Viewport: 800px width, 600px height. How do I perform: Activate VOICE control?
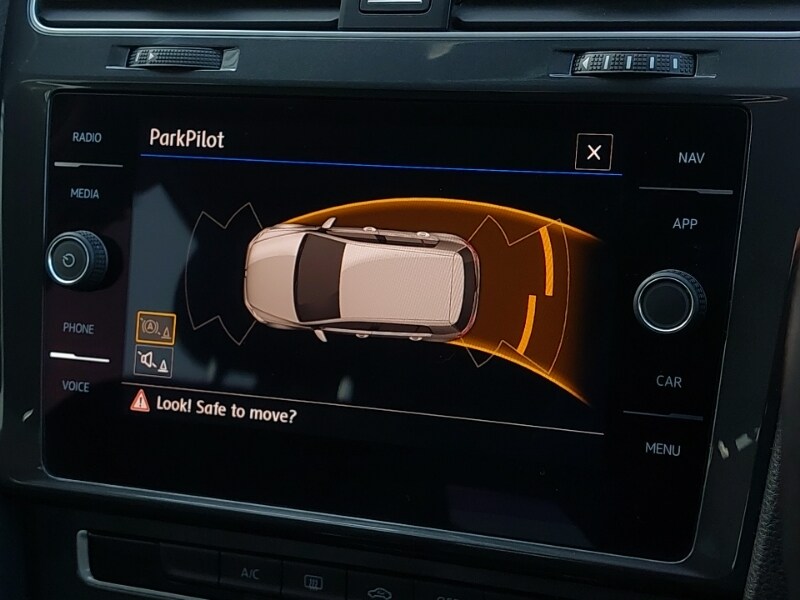[76, 386]
